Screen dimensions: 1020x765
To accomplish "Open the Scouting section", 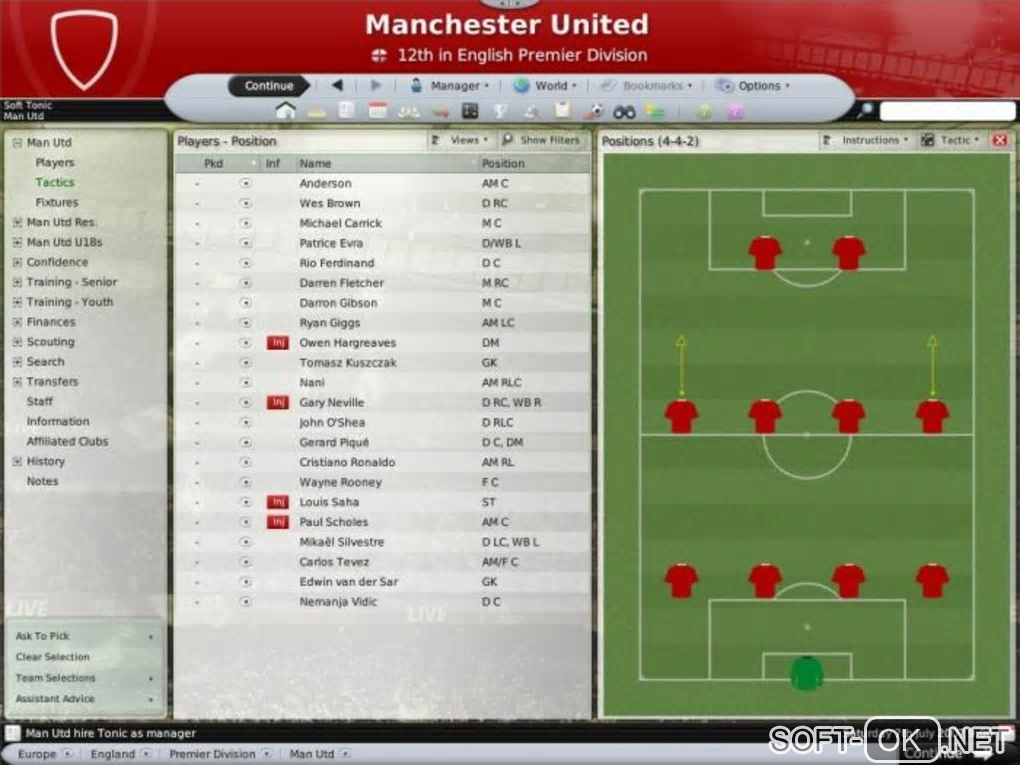I will [x=50, y=342].
